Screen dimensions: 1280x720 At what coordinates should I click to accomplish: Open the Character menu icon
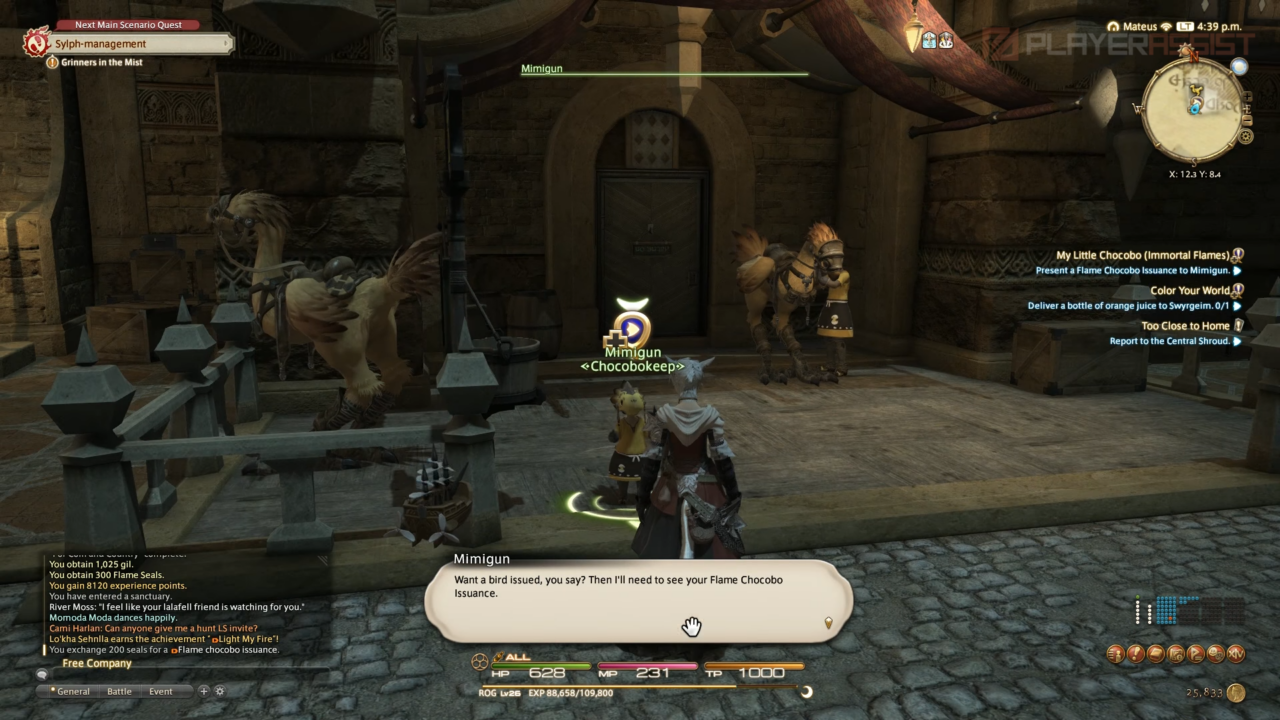click(x=1116, y=654)
